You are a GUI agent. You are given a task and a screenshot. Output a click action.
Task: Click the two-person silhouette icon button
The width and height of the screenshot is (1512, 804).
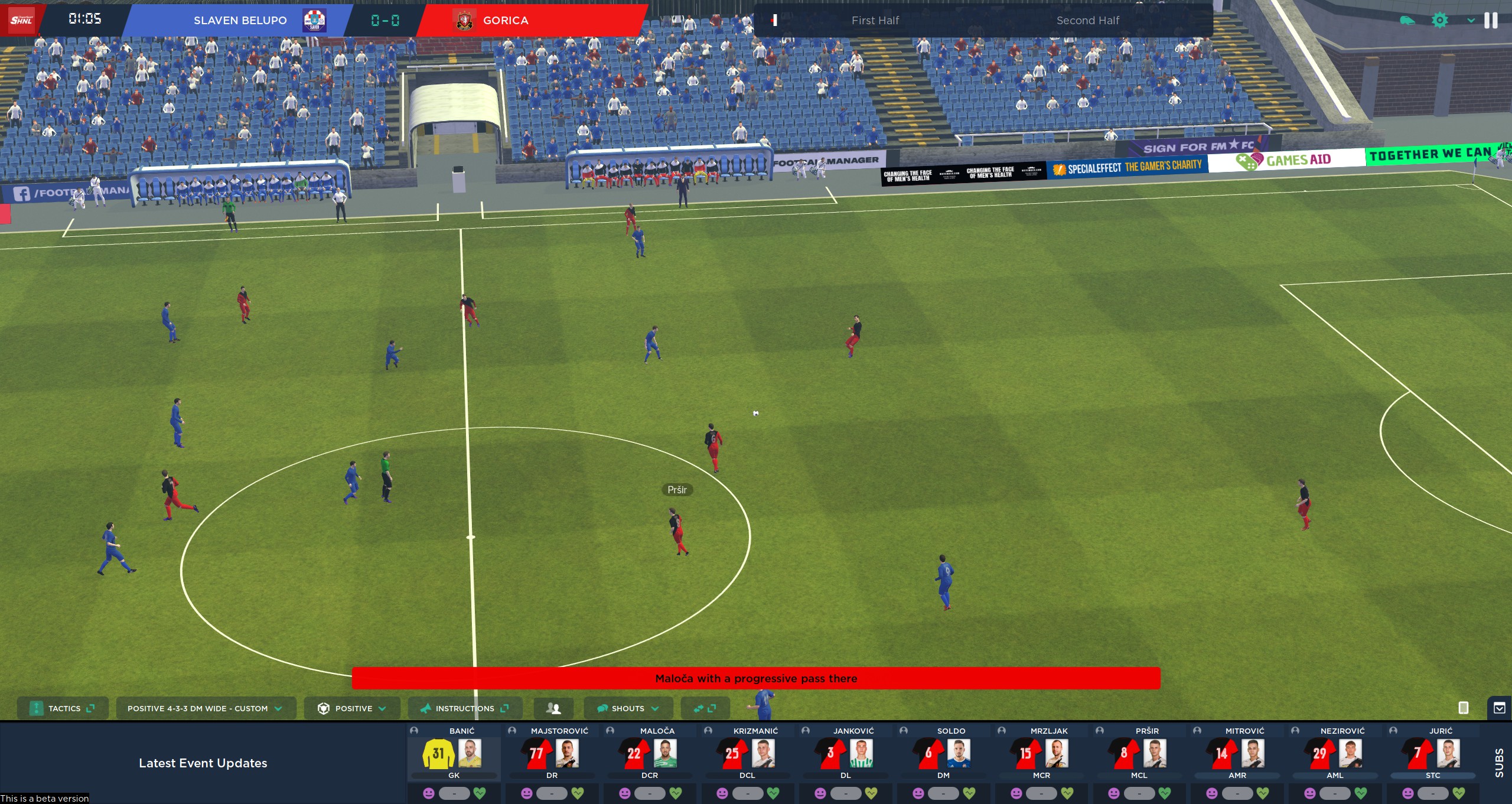click(x=553, y=708)
